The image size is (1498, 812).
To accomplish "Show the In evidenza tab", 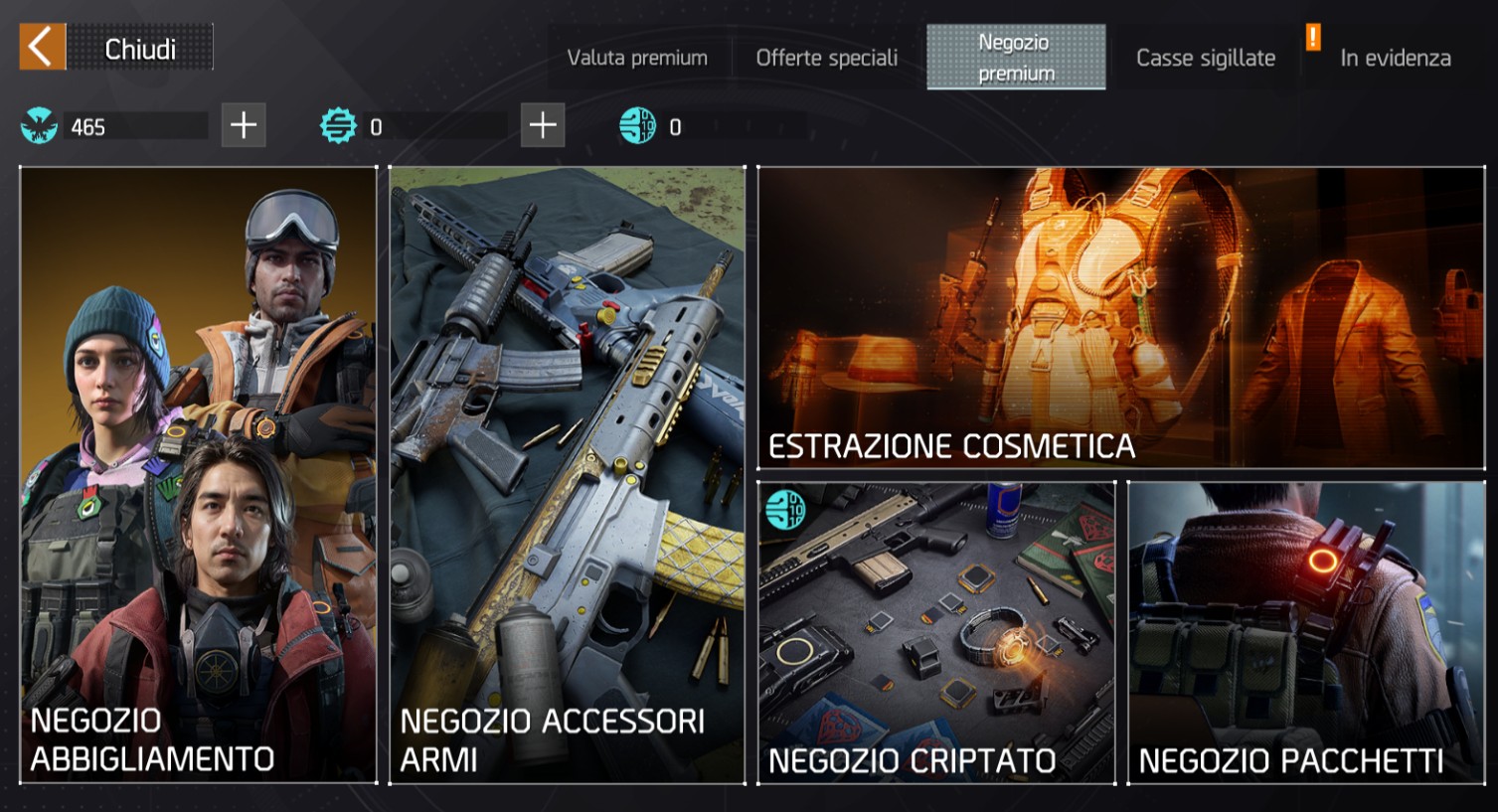I will [x=1395, y=58].
